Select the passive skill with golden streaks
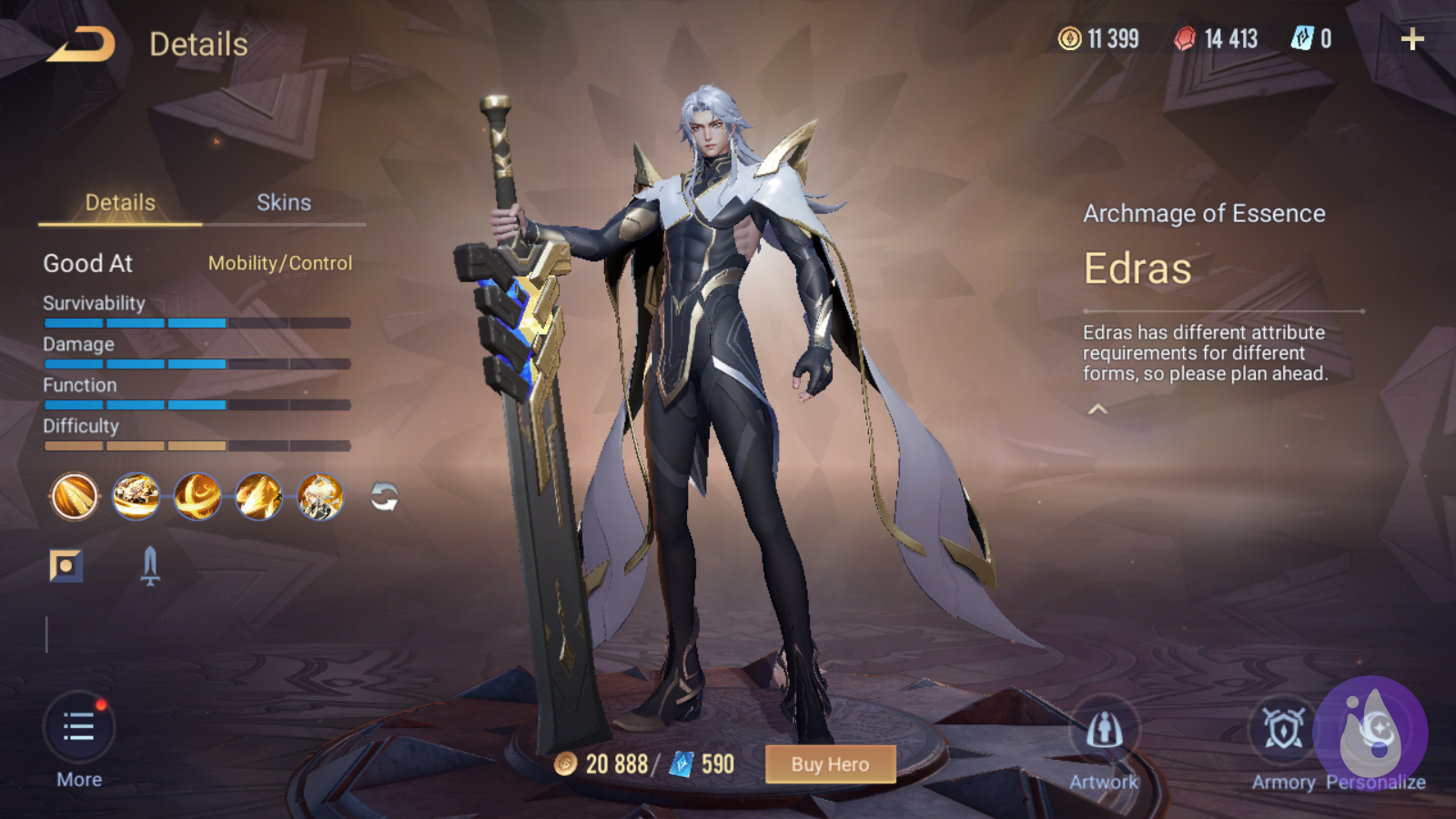This screenshot has height=819, width=1456. 75,497
